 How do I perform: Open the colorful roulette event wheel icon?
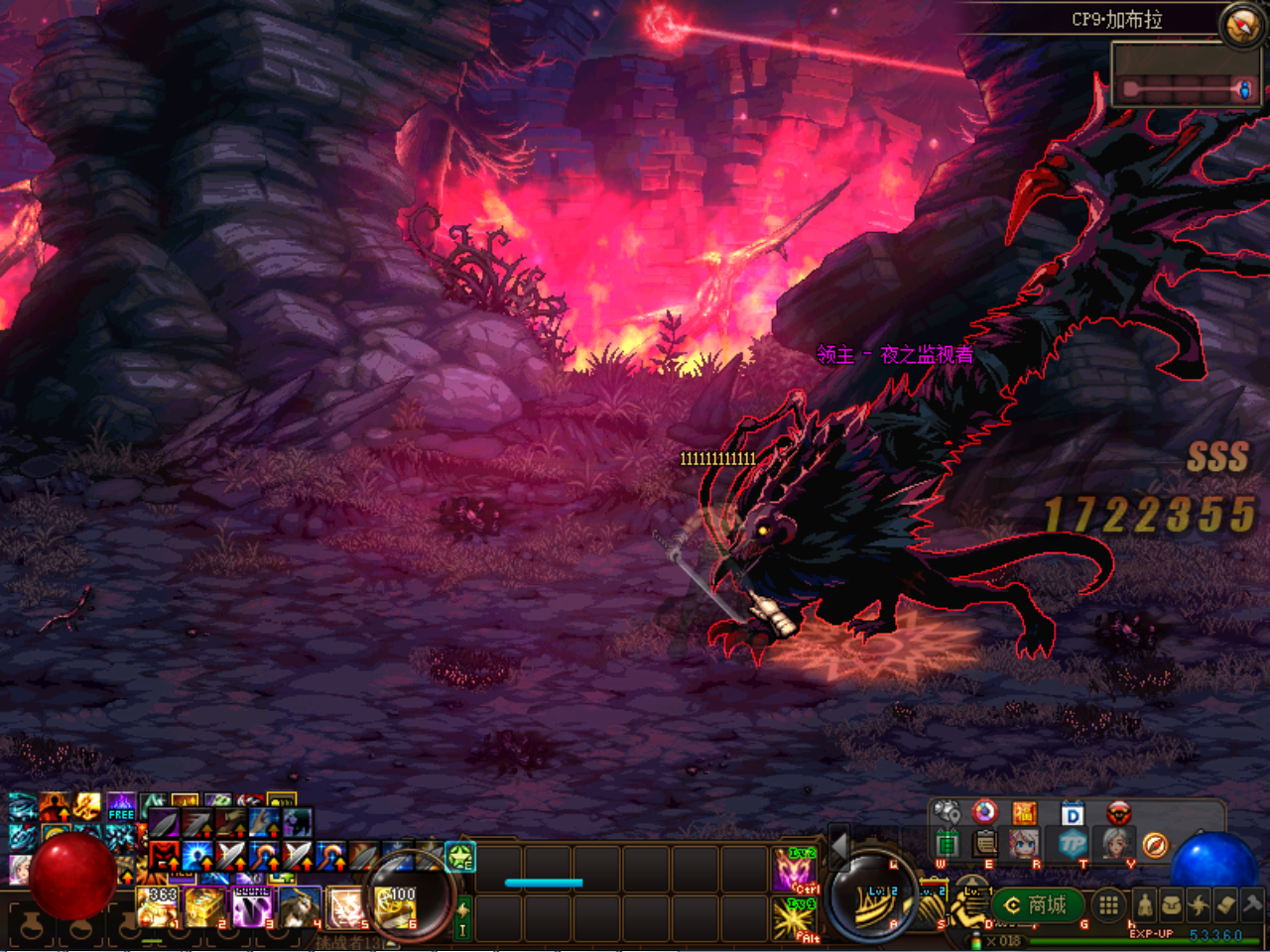[984, 813]
